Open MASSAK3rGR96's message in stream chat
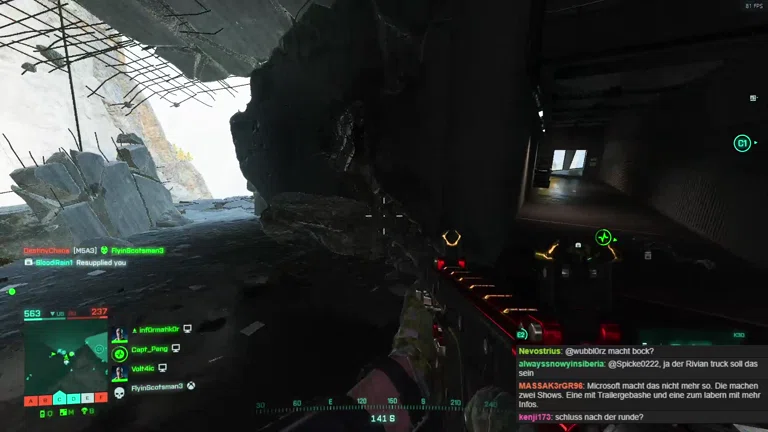The height and width of the screenshot is (432, 768). 640,394
